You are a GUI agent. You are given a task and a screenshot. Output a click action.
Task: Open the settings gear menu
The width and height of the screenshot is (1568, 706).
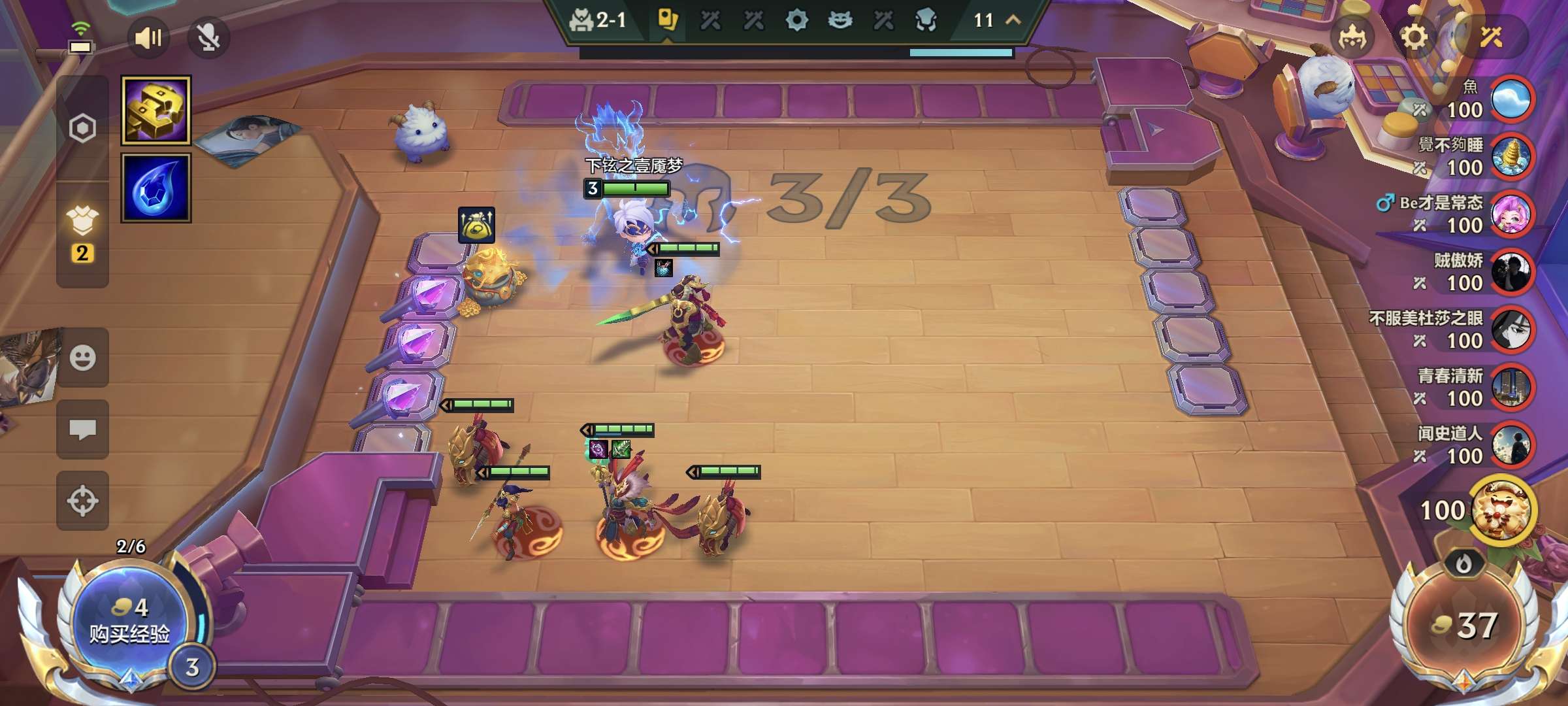coord(1414,37)
